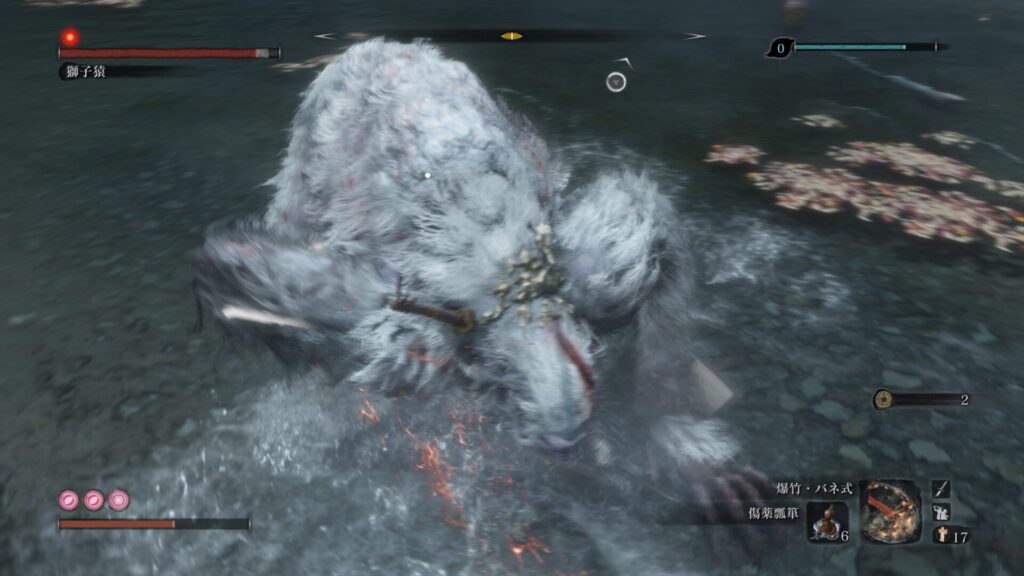Select the healing gourd item slot
The image size is (1024, 576).
[x=826, y=523]
